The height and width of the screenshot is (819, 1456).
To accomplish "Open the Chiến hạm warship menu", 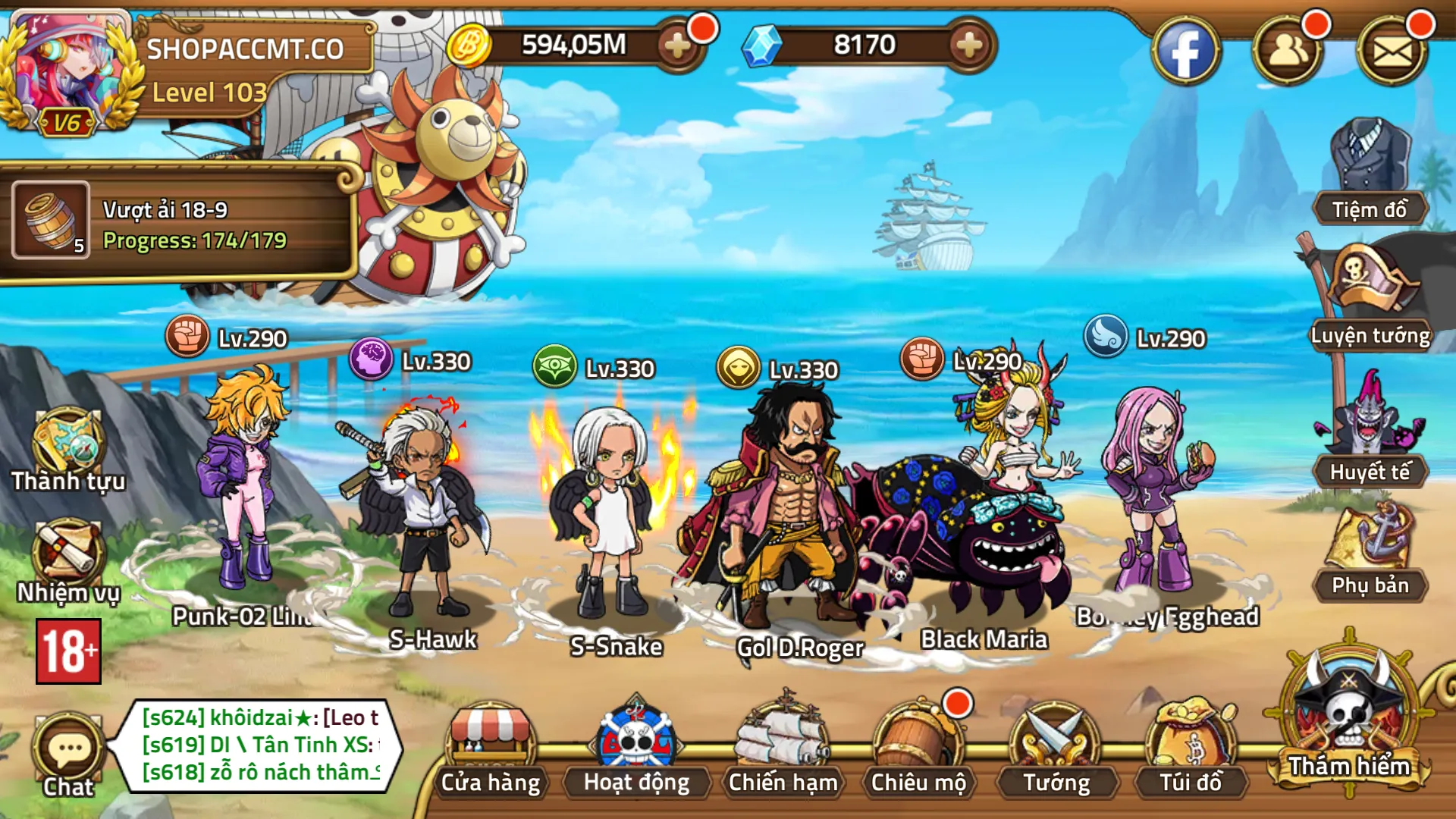I will [783, 751].
